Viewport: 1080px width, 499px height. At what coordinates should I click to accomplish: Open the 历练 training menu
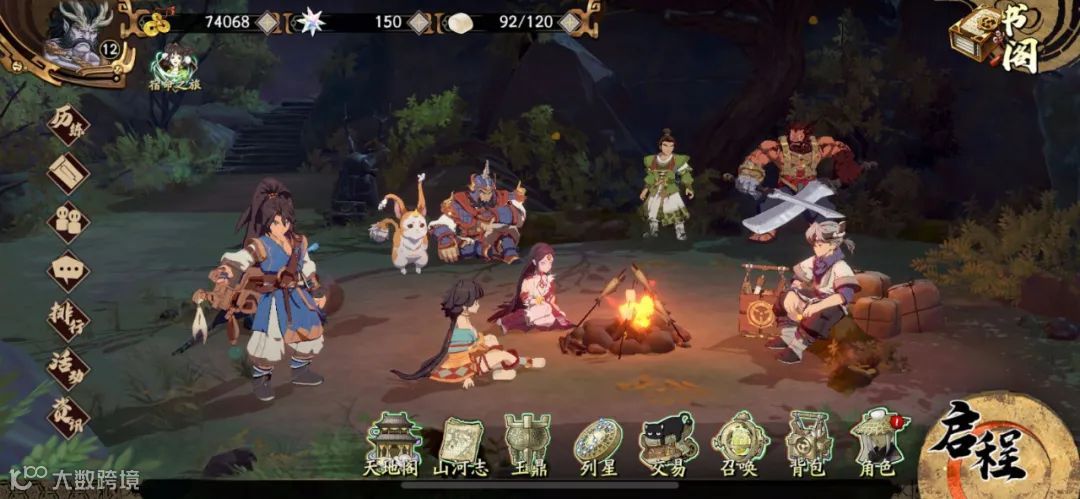point(67,127)
